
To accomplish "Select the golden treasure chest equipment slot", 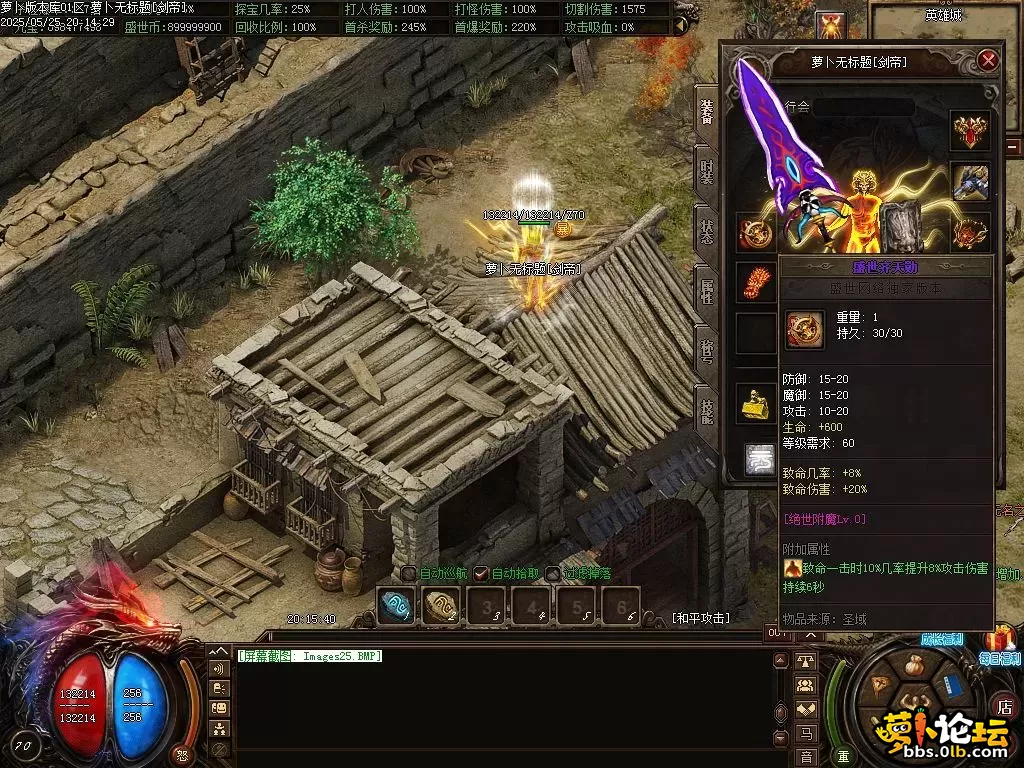I will point(756,402).
